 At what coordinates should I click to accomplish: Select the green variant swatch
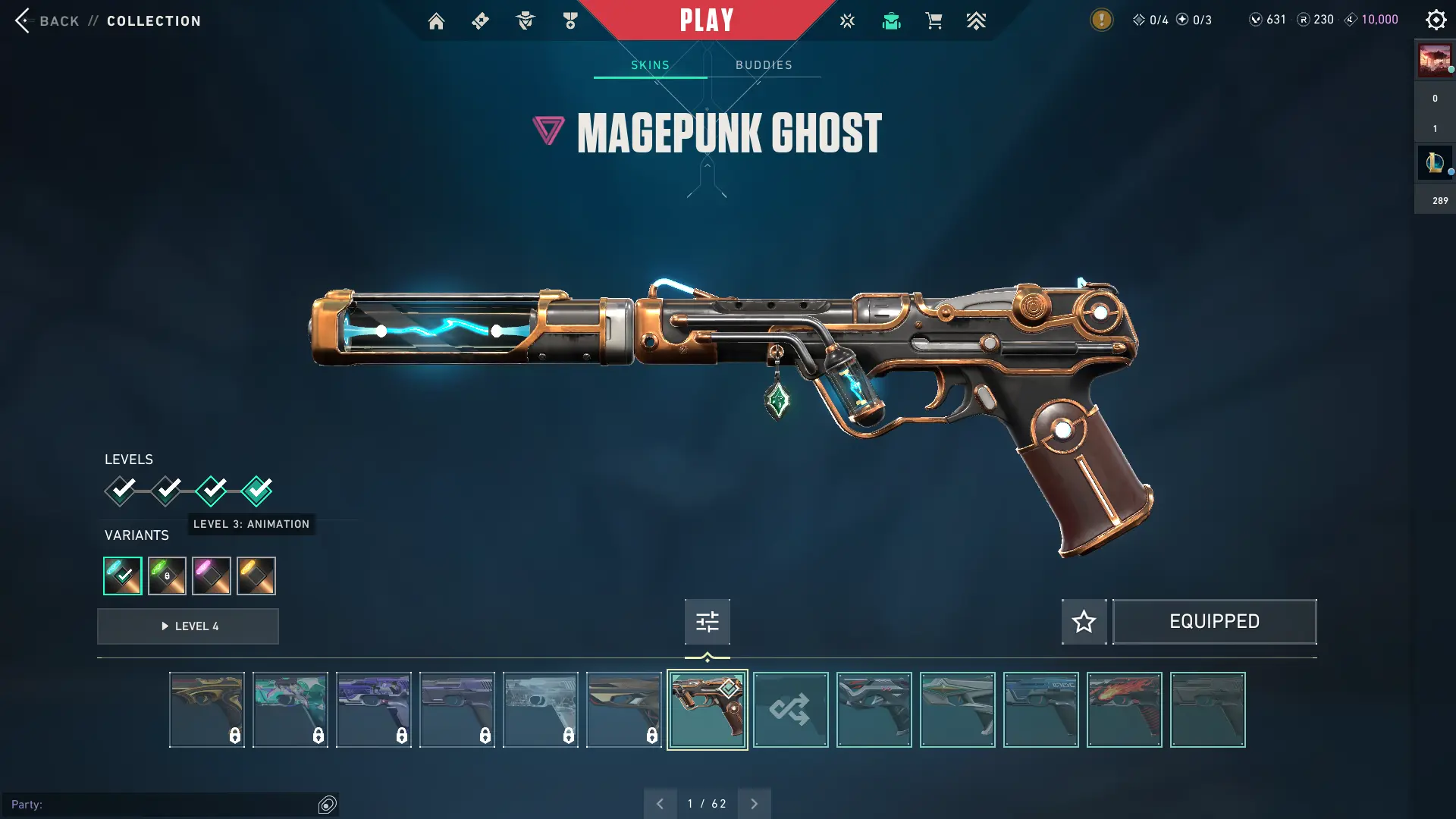click(x=167, y=576)
